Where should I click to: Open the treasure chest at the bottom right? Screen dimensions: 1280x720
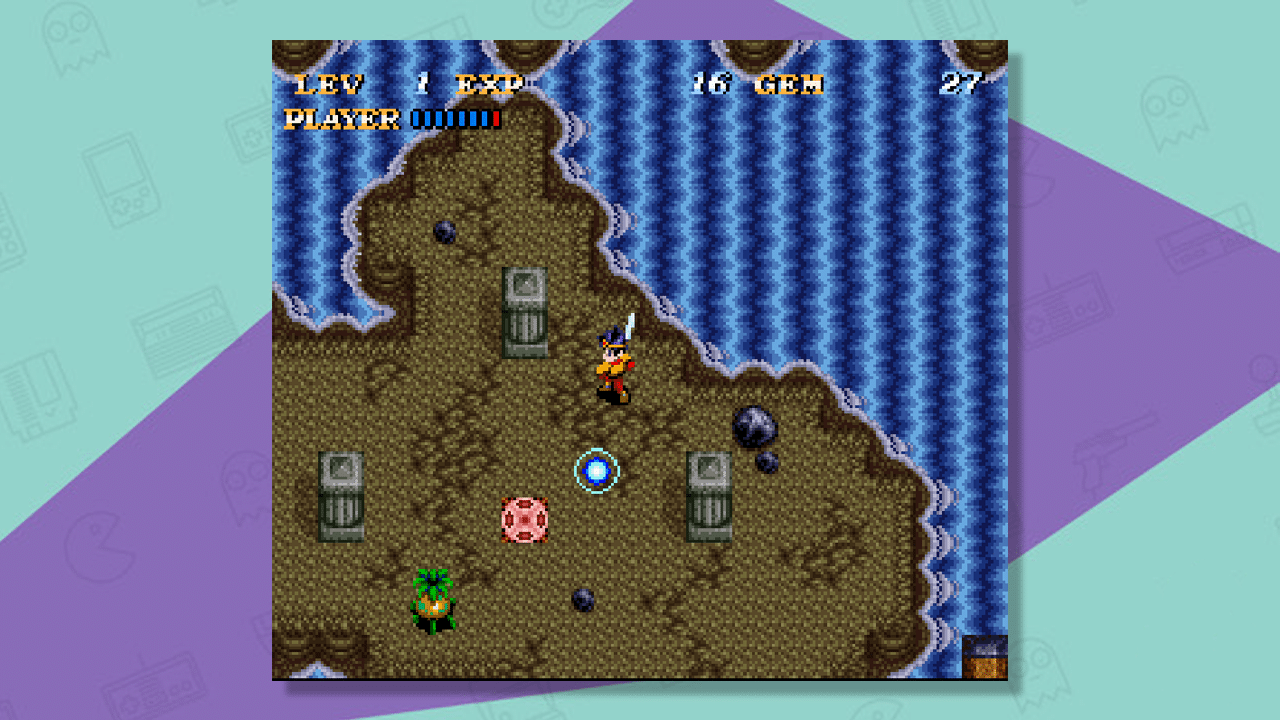[983, 660]
